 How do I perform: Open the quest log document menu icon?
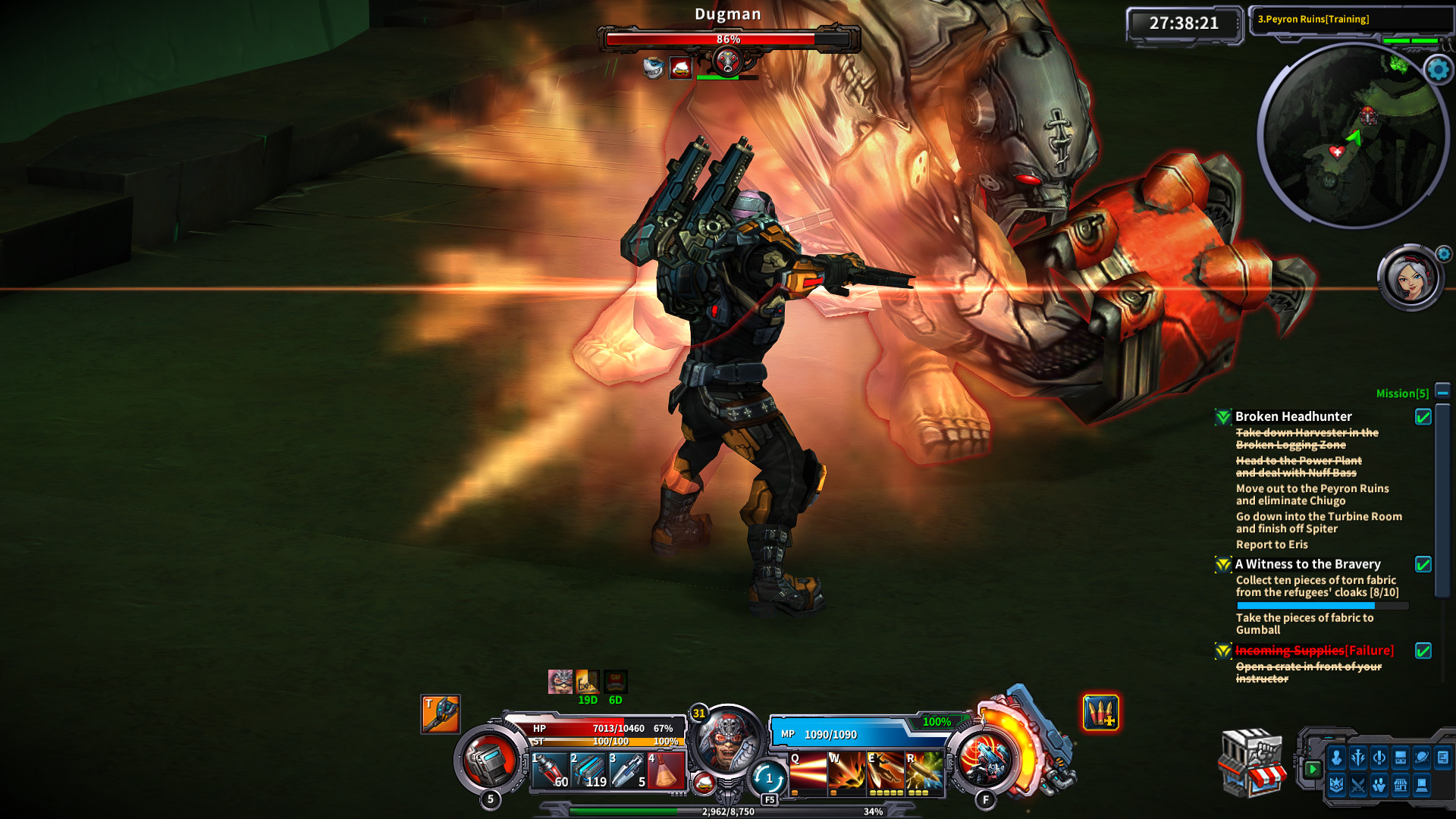click(x=1445, y=756)
